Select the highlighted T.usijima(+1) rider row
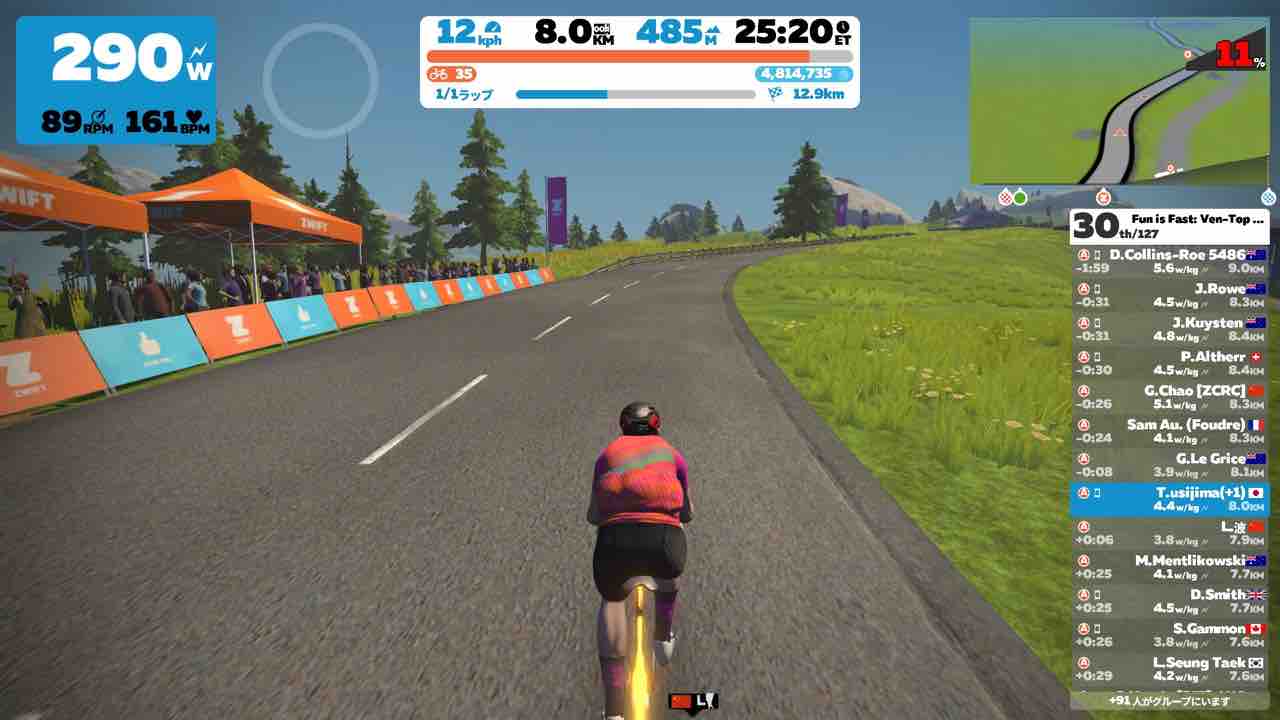 (x=1170, y=497)
